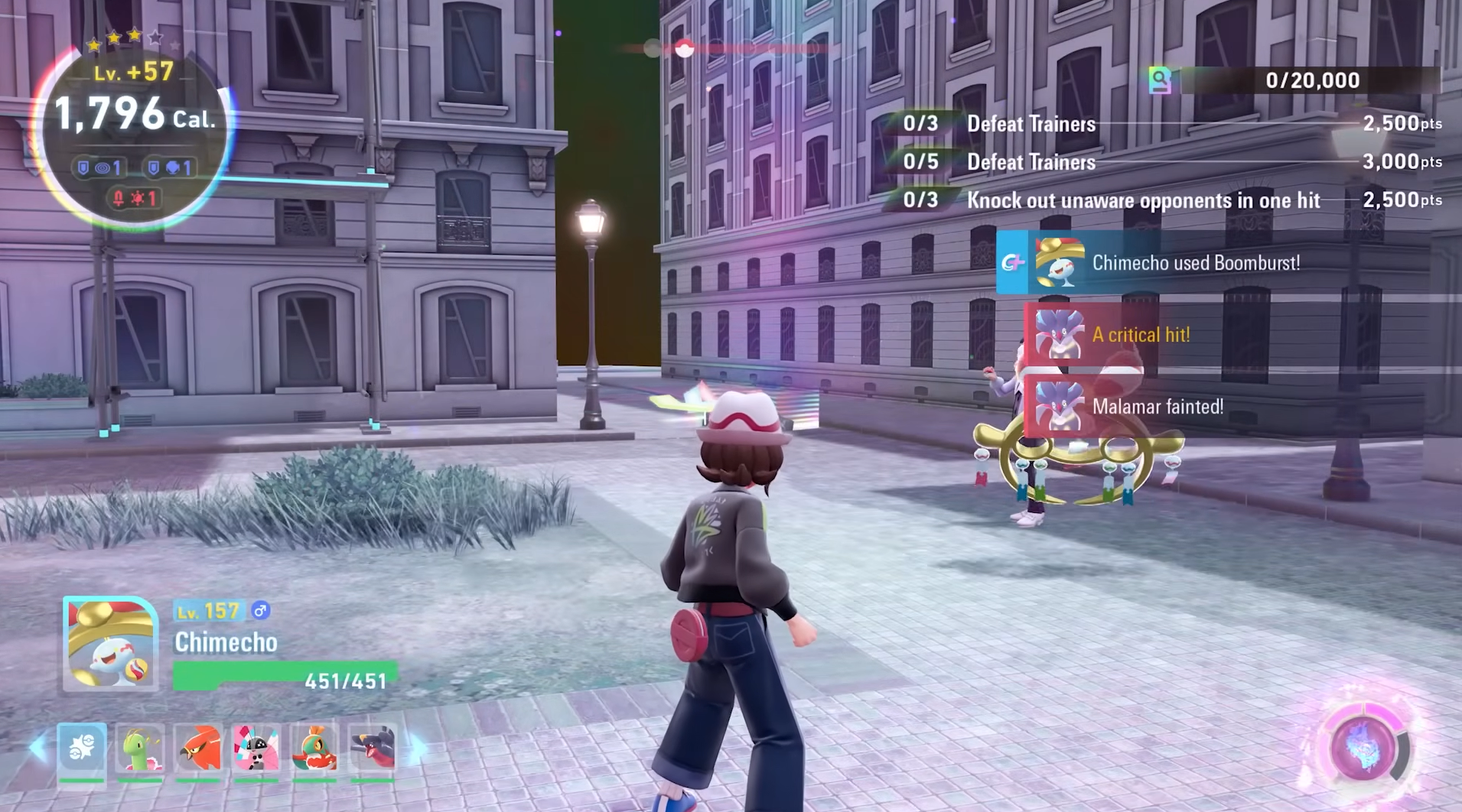Click the Poké Ball marker on the top compass

click(684, 49)
